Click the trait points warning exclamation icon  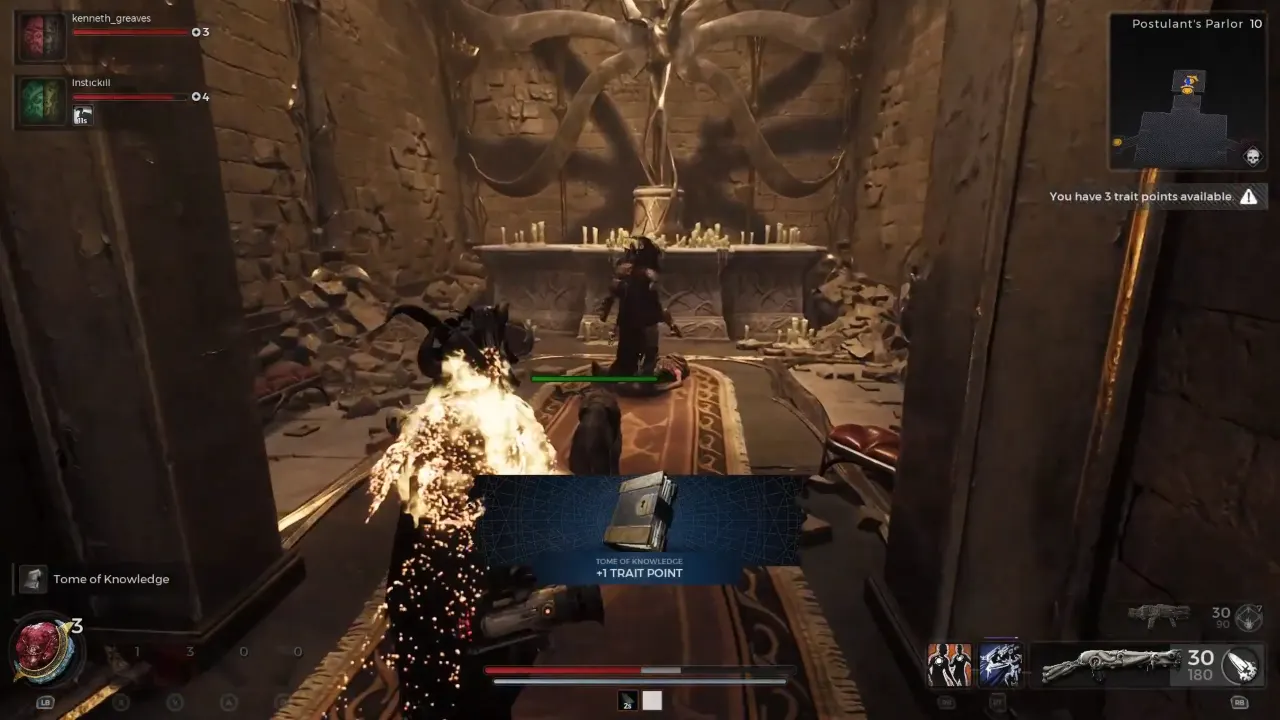tap(1248, 196)
